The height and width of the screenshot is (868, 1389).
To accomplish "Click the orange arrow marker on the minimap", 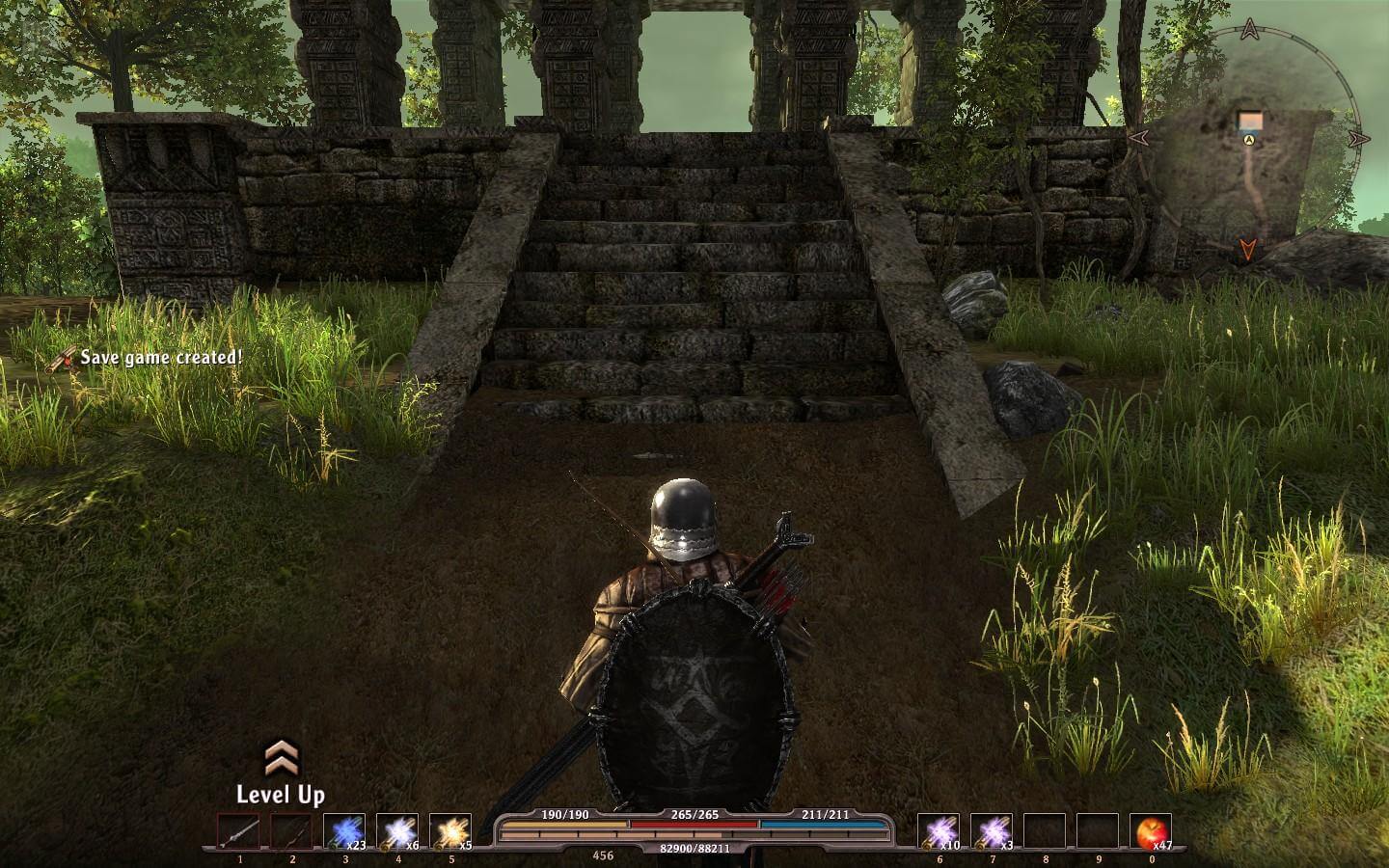I will 1247,250.
